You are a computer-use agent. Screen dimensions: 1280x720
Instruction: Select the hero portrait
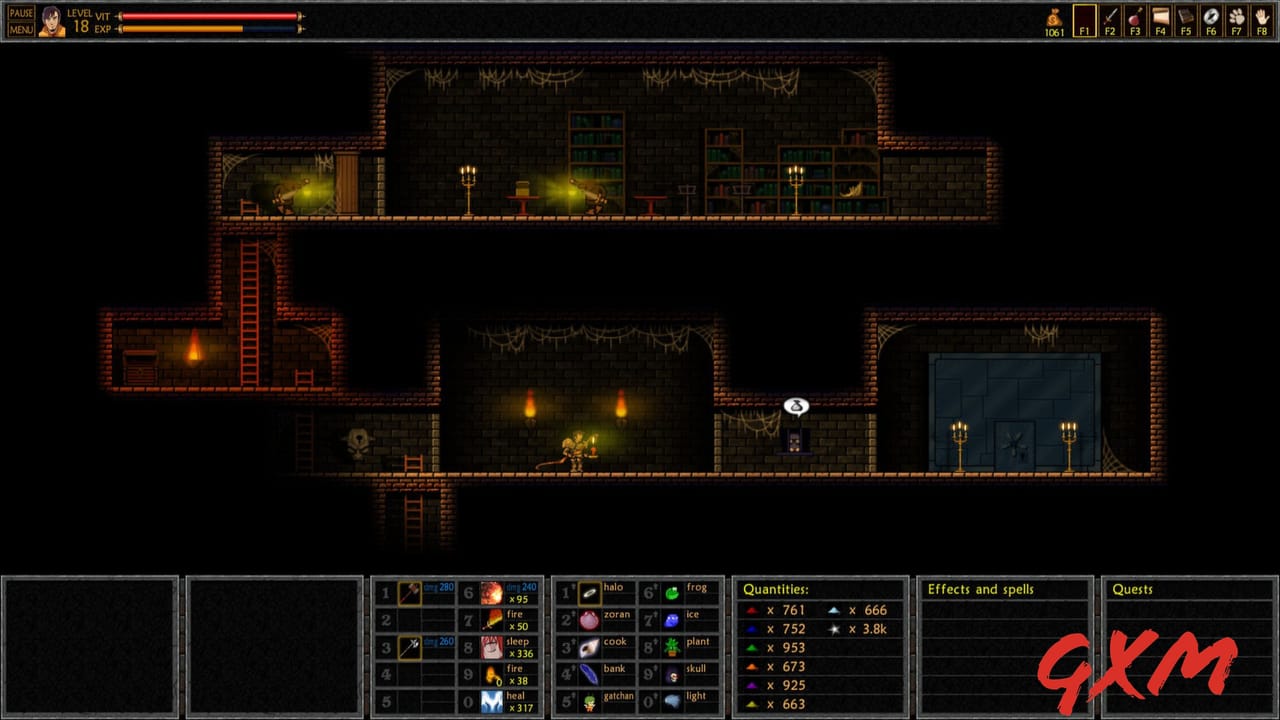click(51, 21)
